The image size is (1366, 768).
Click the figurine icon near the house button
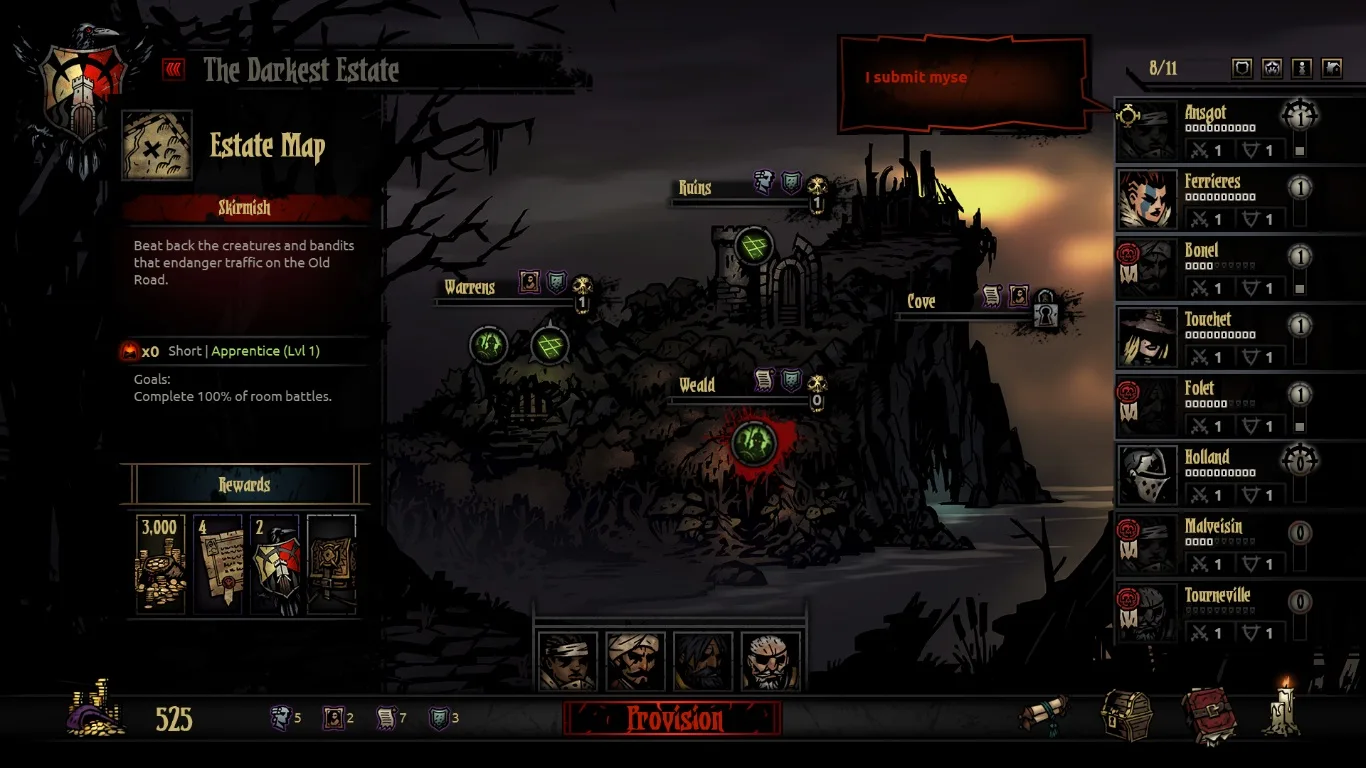(x=1304, y=68)
